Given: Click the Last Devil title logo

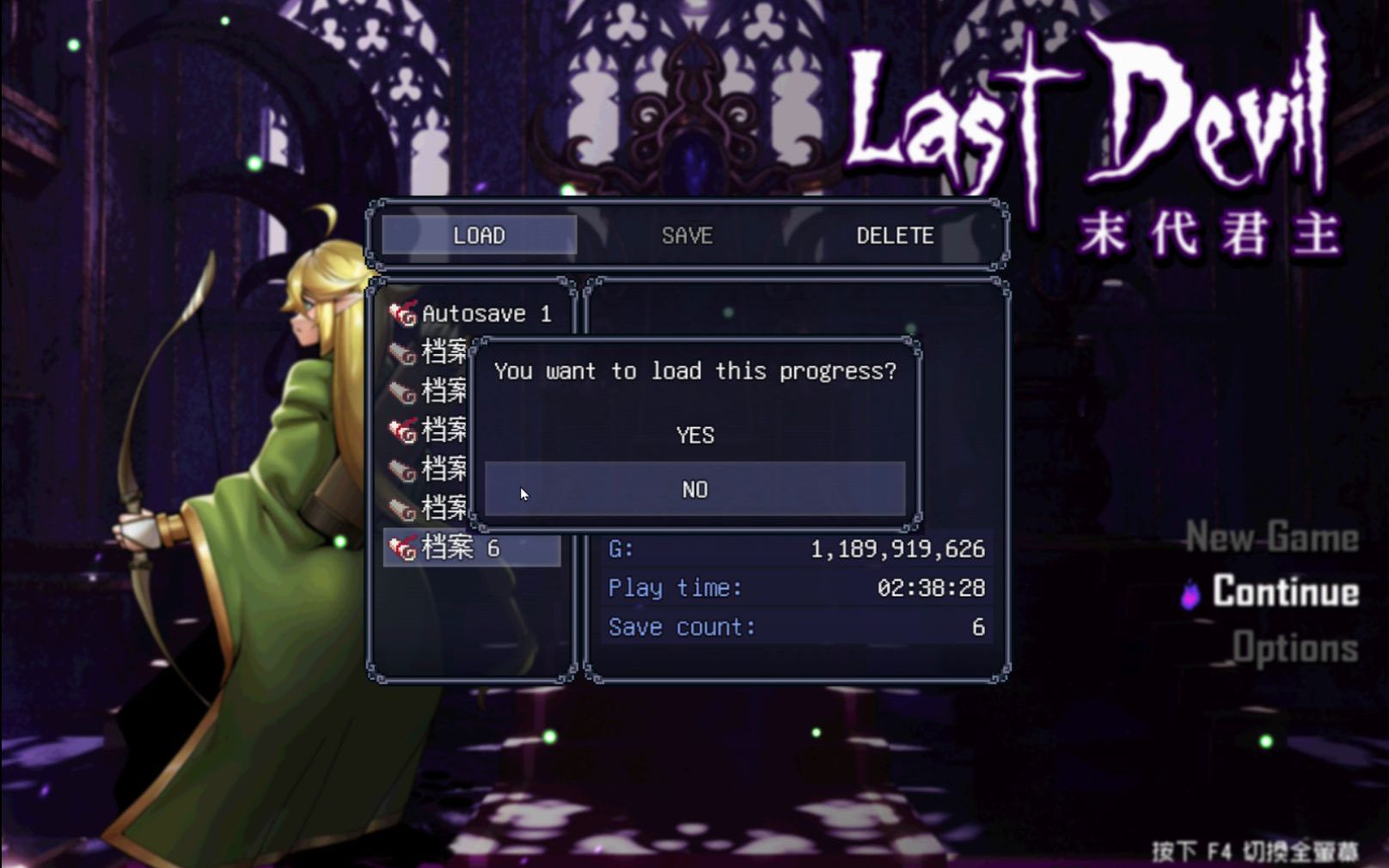Looking at the screenshot, I should pos(1092,120).
